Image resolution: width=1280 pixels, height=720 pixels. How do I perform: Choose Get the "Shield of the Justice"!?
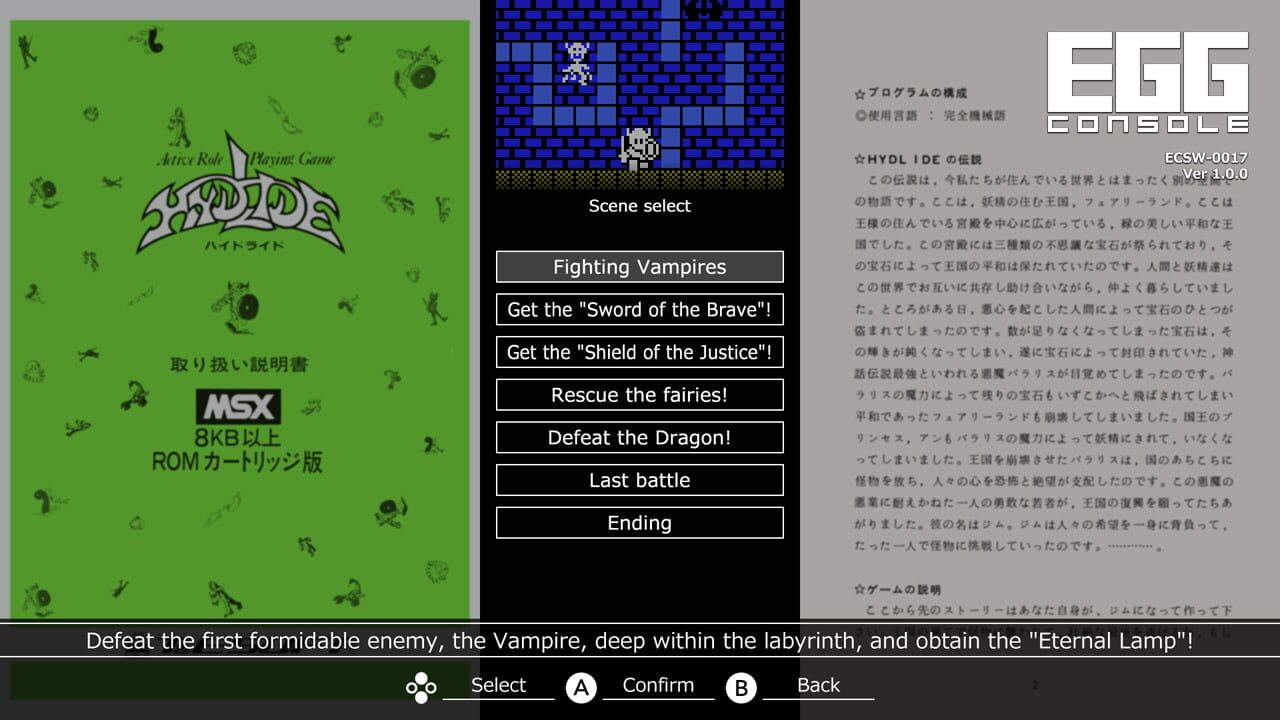639,352
